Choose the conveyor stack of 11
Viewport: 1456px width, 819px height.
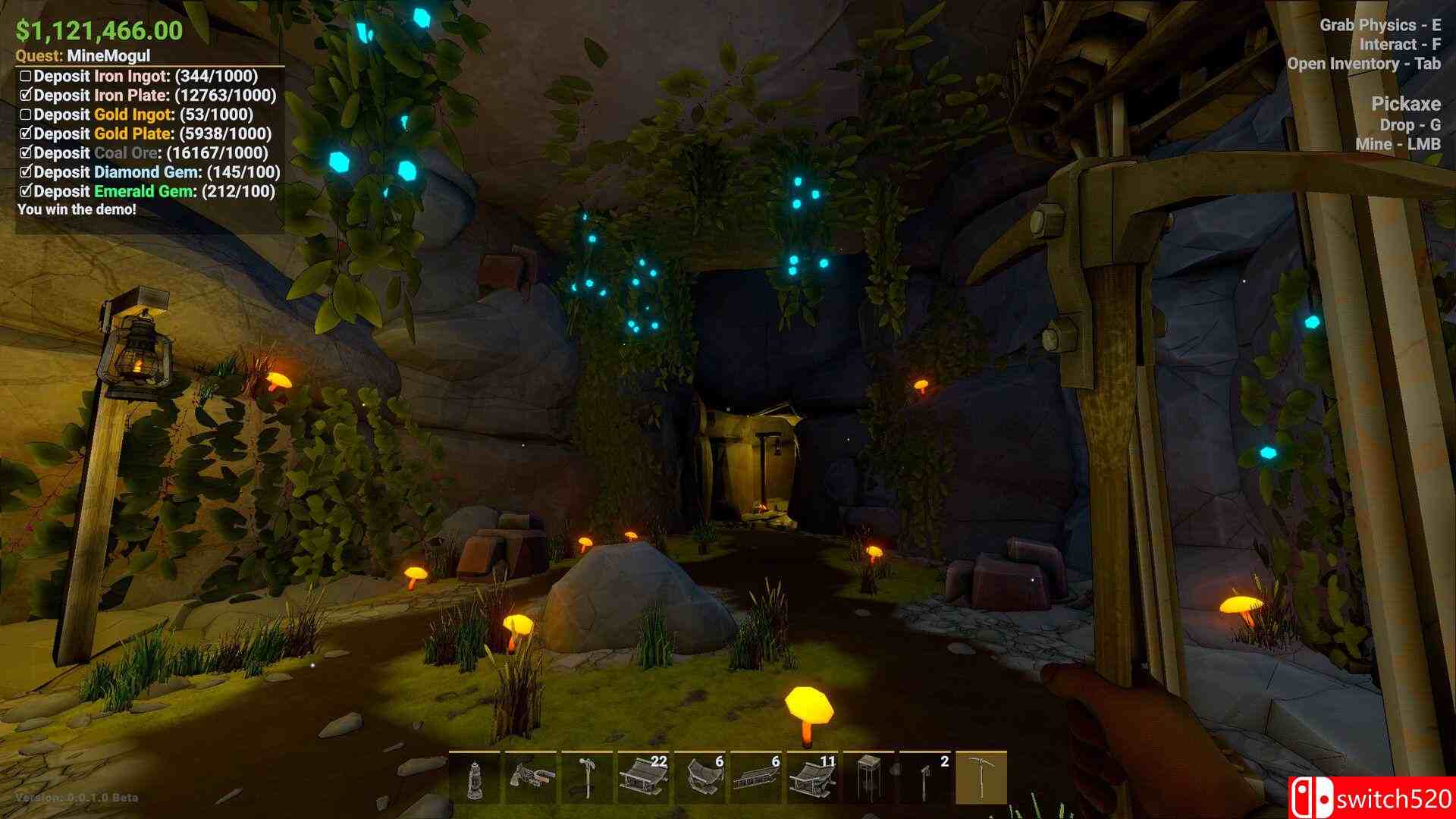812,777
